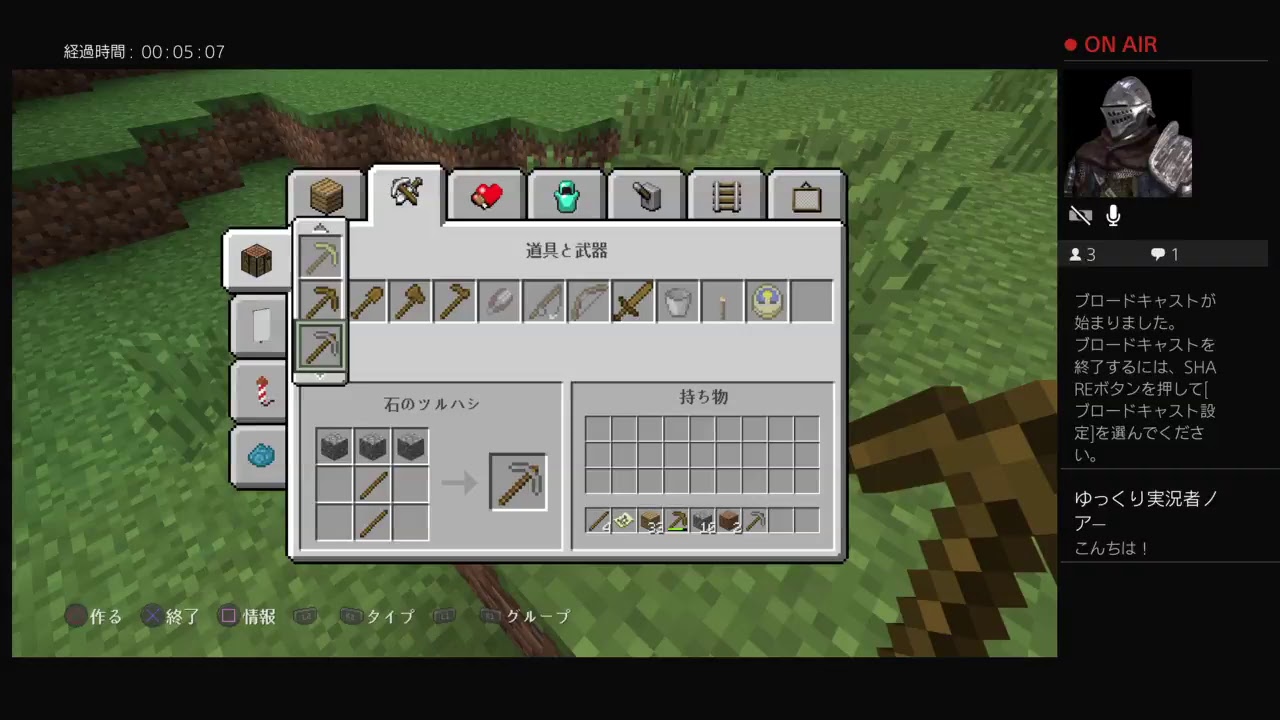The image size is (1280, 720).
Task: Stay on the 道具と武器 tools tab
Action: click(x=406, y=192)
